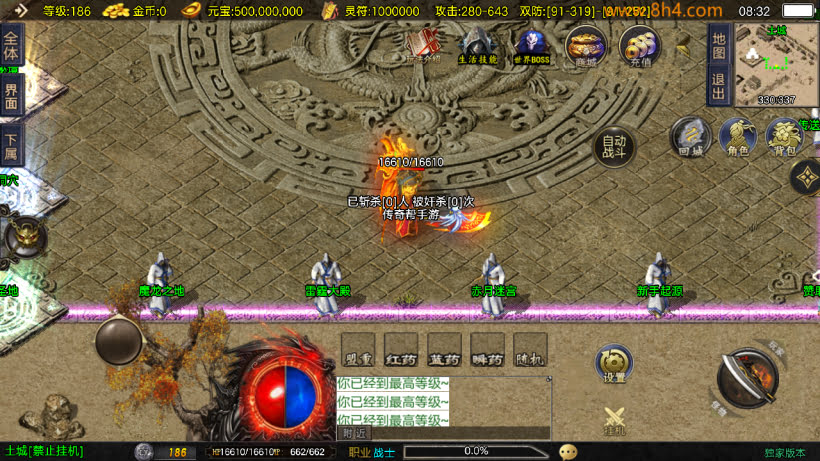Toggle 自动战斗 auto battle
The width and height of the screenshot is (820, 461).
[613, 148]
